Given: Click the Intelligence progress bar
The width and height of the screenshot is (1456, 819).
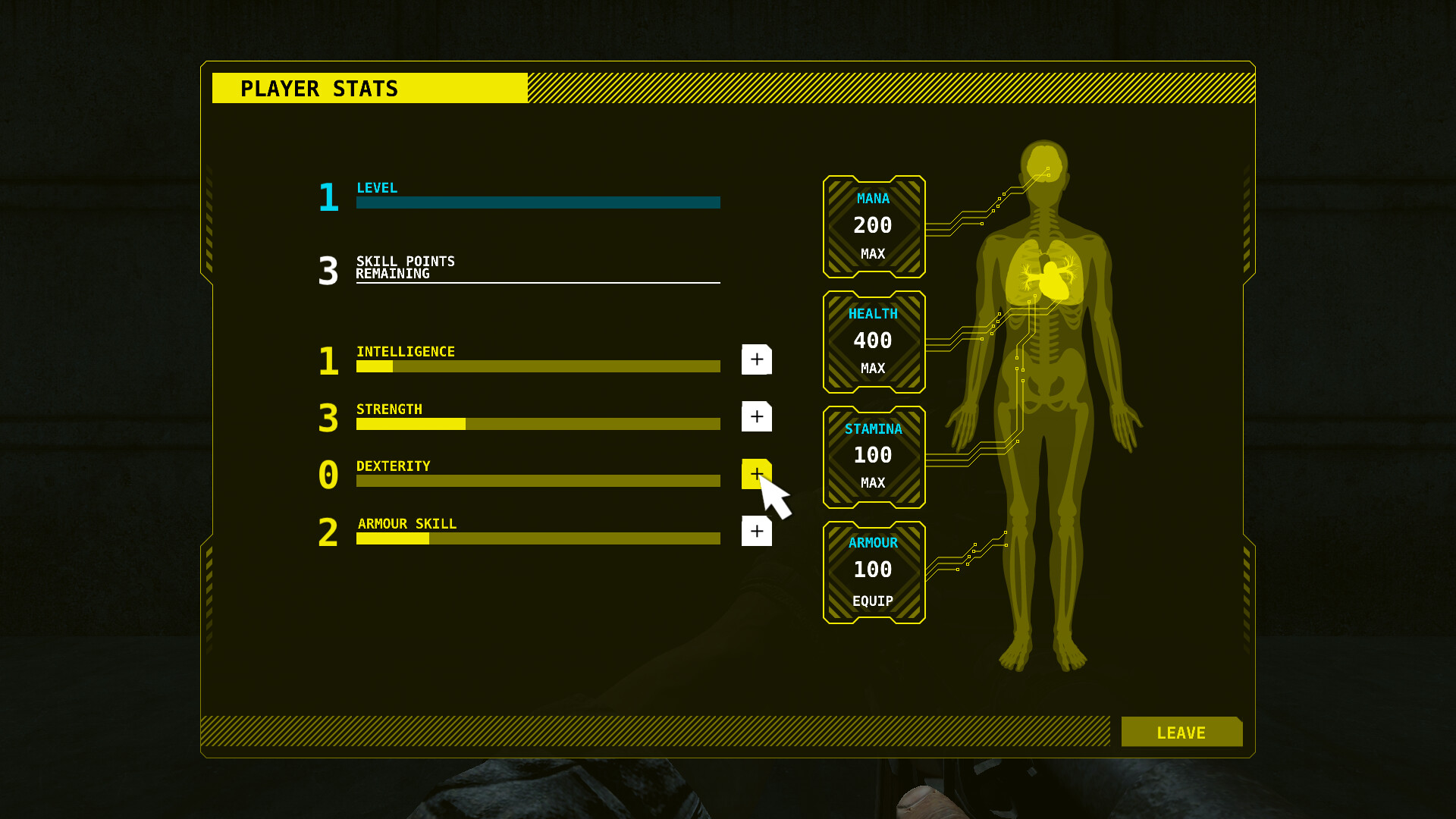Looking at the screenshot, I should click(x=538, y=366).
